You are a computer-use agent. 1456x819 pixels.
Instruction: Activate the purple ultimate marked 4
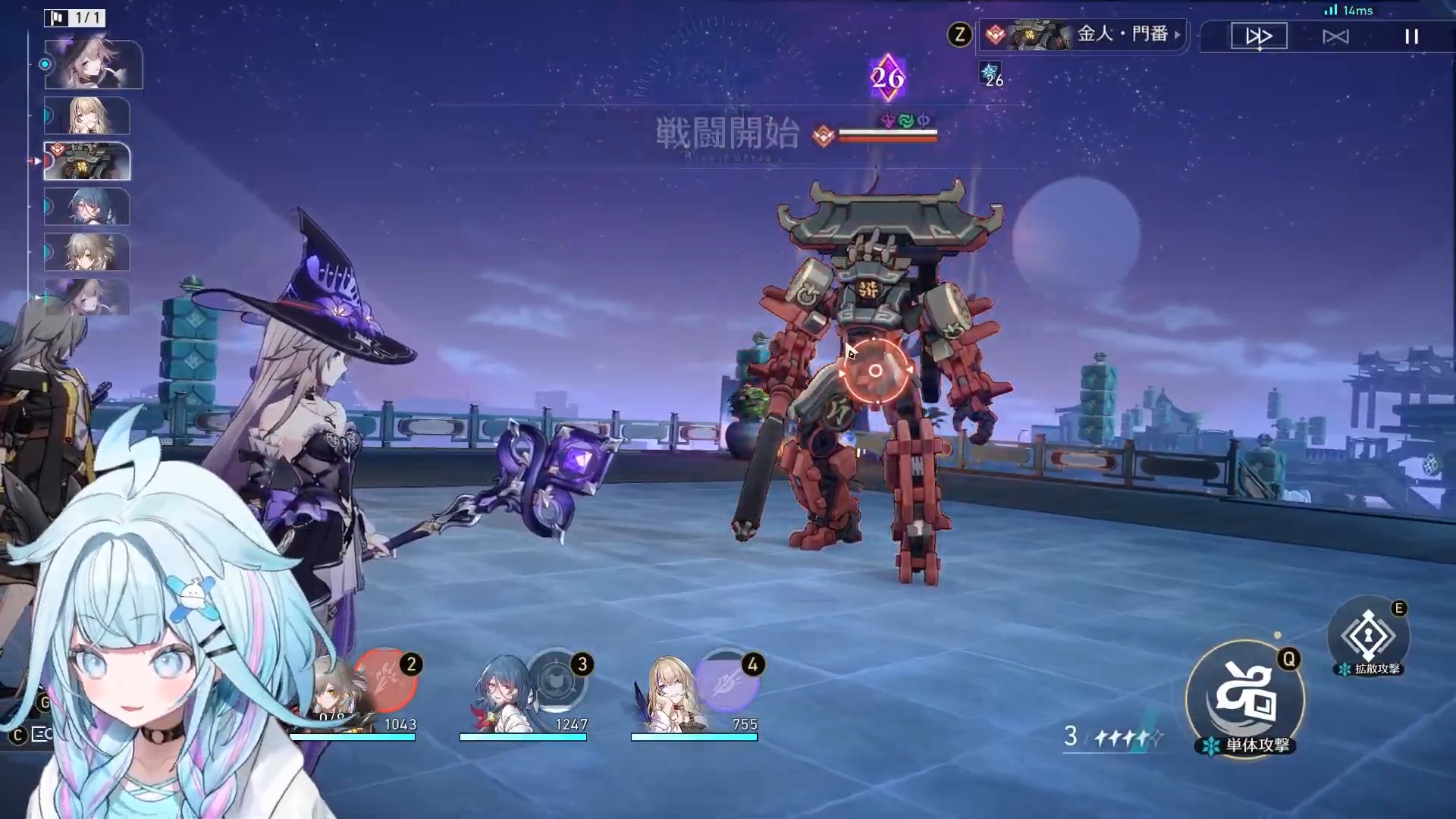726,679
